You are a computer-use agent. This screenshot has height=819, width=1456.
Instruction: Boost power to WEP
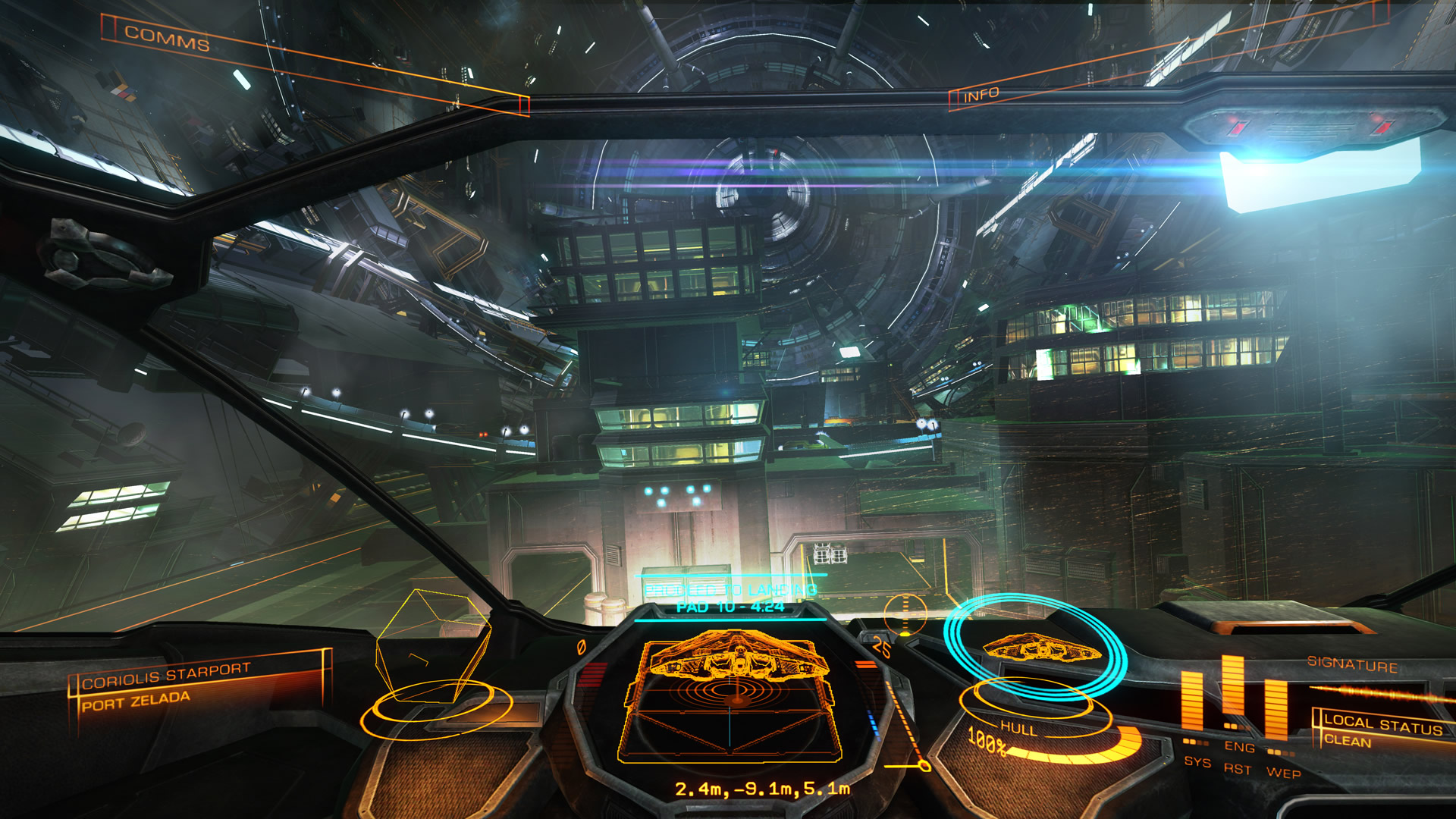(1283, 773)
